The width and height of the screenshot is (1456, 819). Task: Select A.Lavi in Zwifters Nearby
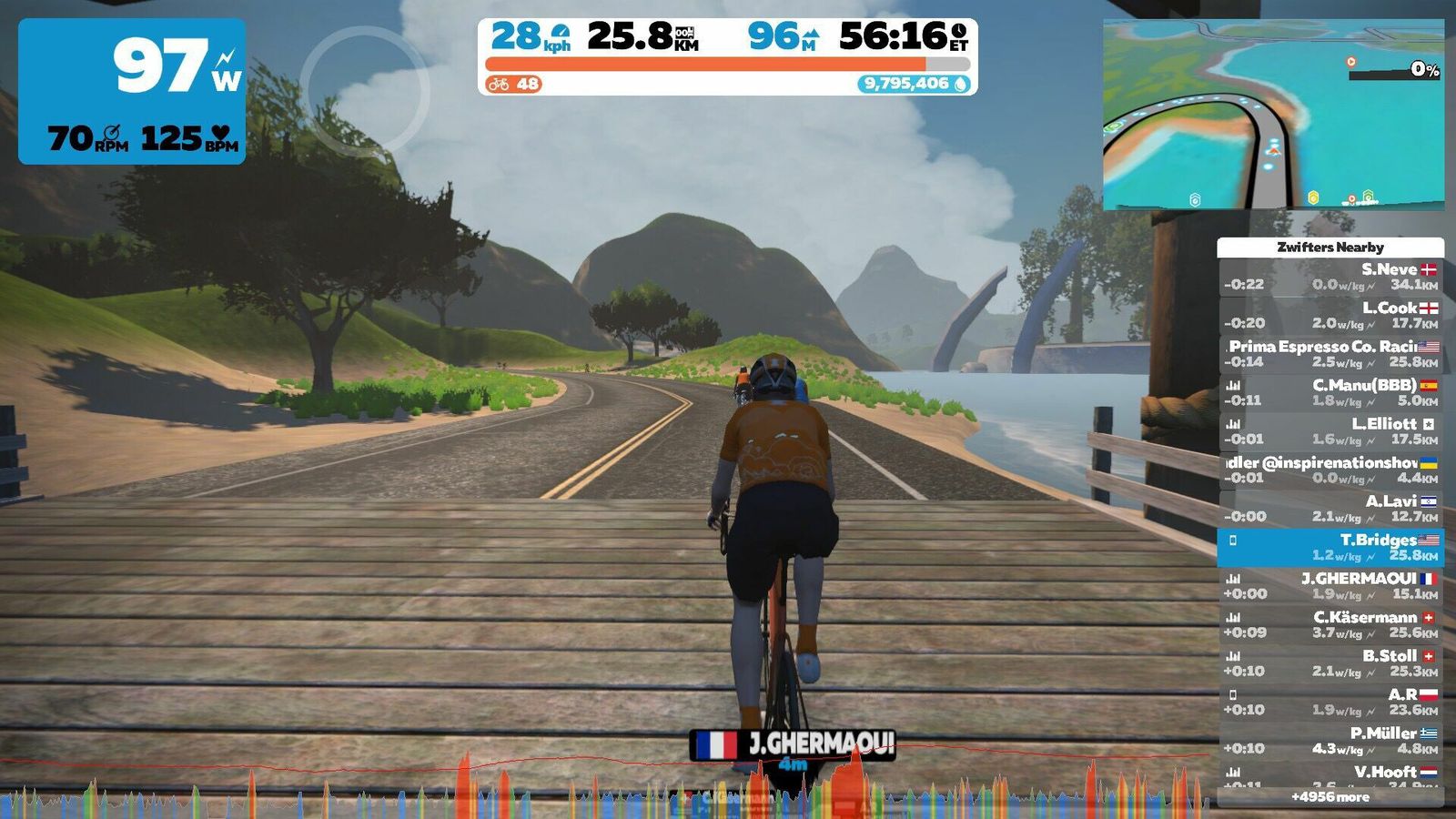(x=1330, y=509)
